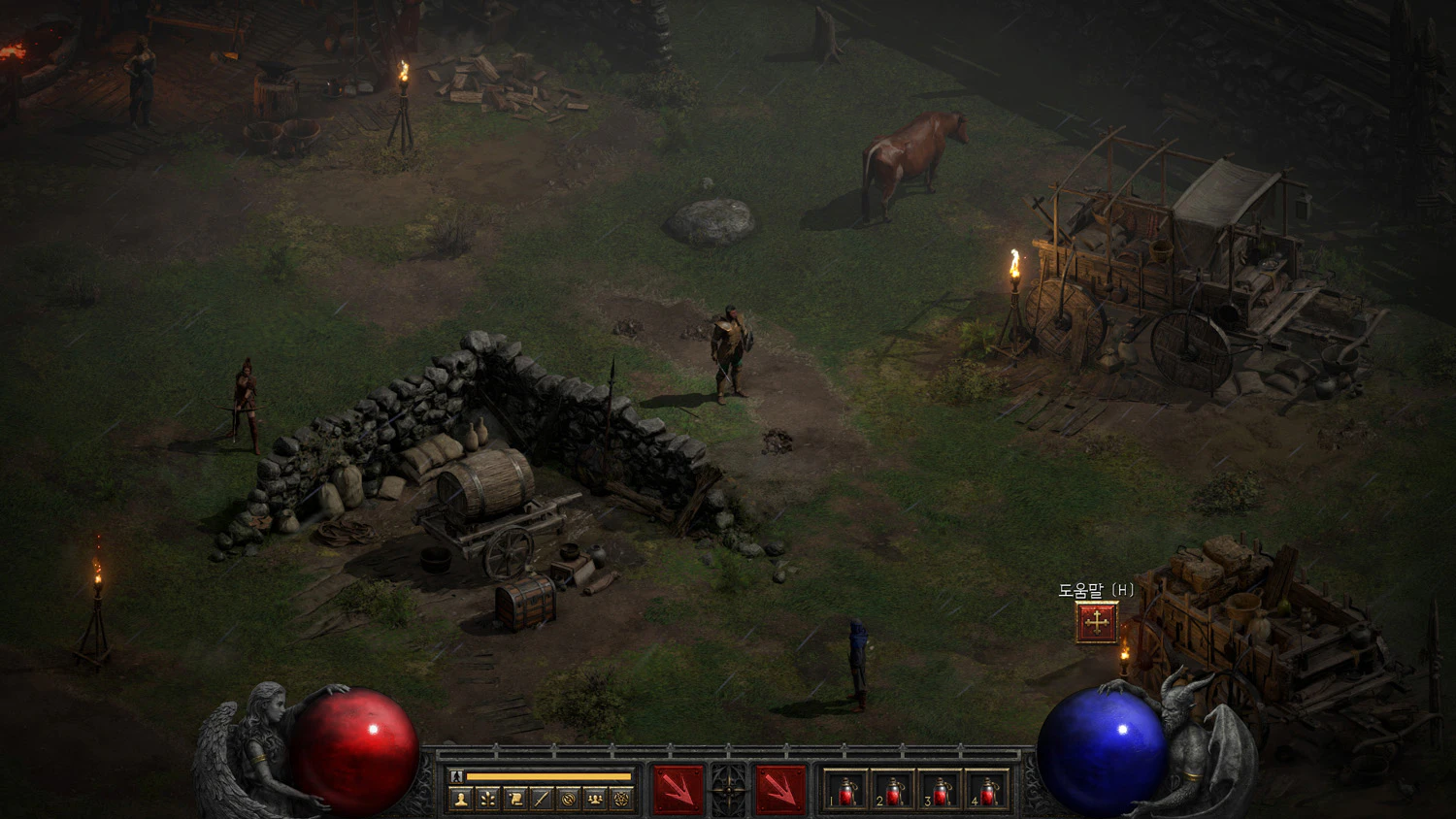
Task: Open the 도움말 help button
Action: (1097, 623)
